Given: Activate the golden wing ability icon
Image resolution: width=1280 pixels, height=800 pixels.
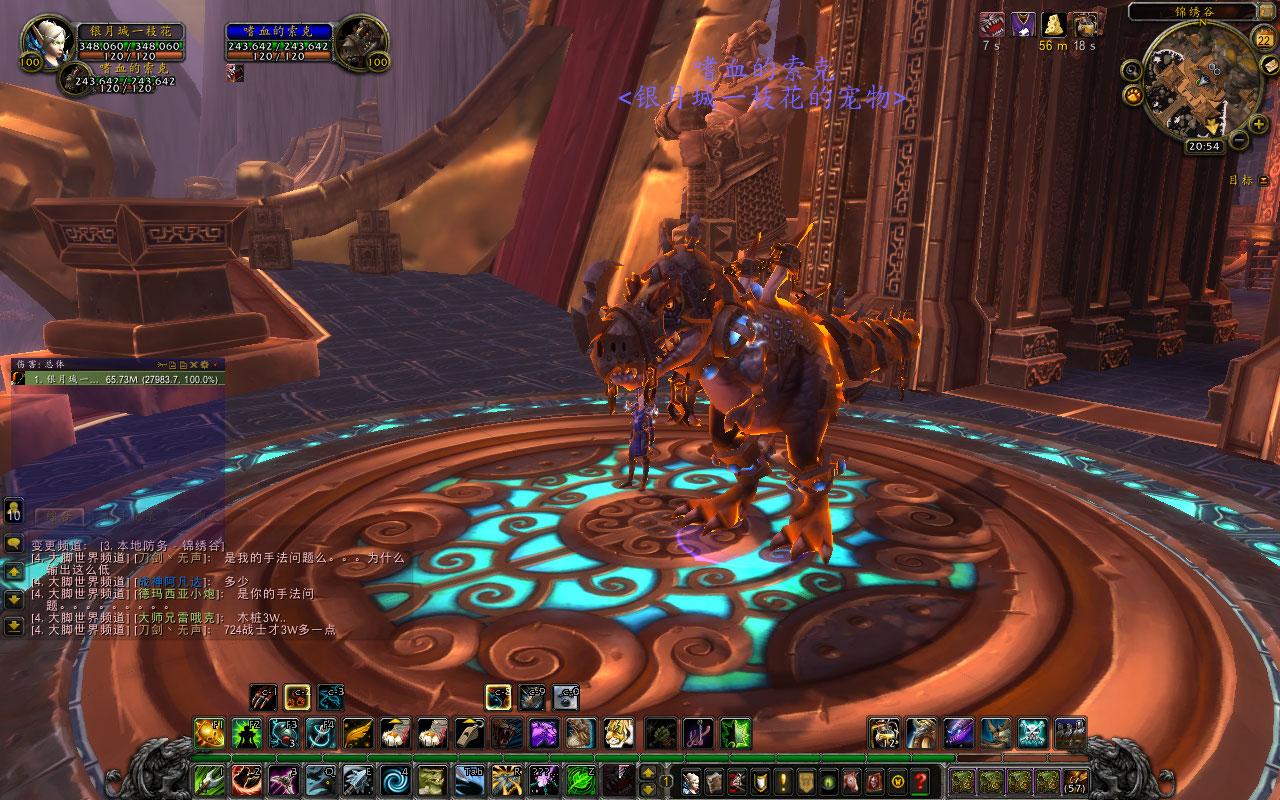Looking at the screenshot, I should point(358,733).
